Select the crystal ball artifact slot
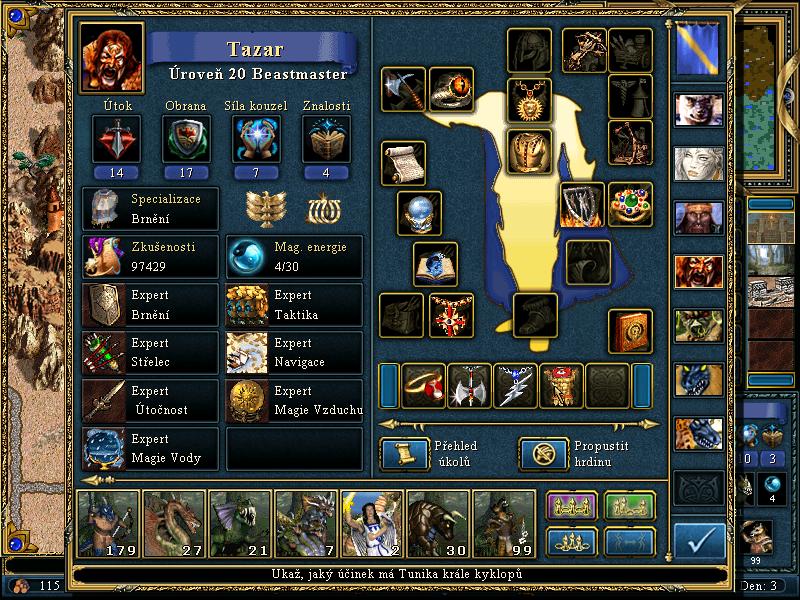Image resolution: width=800 pixels, height=600 pixels. pyautogui.click(x=419, y=213)
